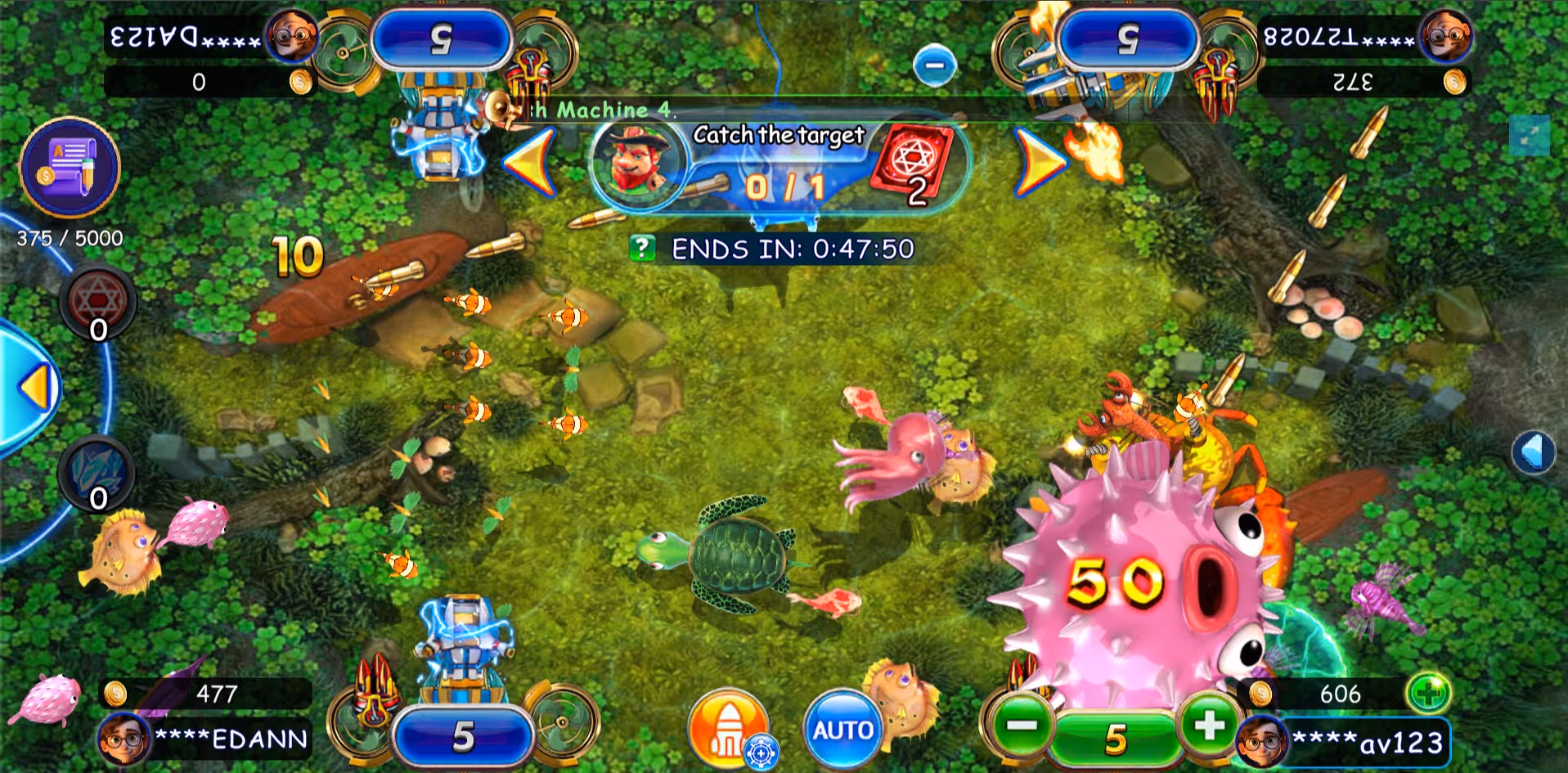Toggle fullscreen with the expand arrows icon
This screenshot has width=1568, height=773.
pos(1529,136)
